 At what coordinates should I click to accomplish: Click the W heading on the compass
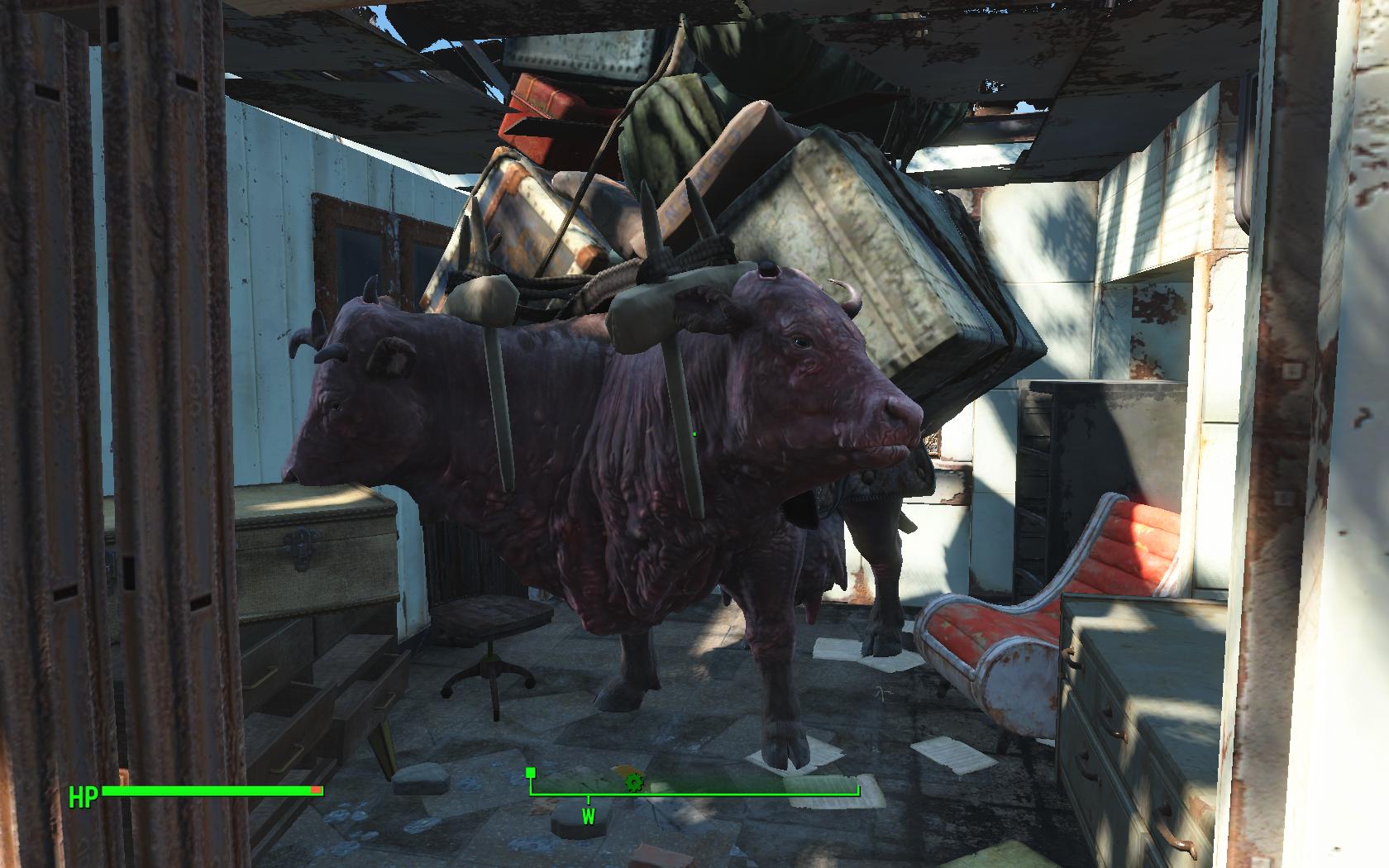[x=589, y=817]
